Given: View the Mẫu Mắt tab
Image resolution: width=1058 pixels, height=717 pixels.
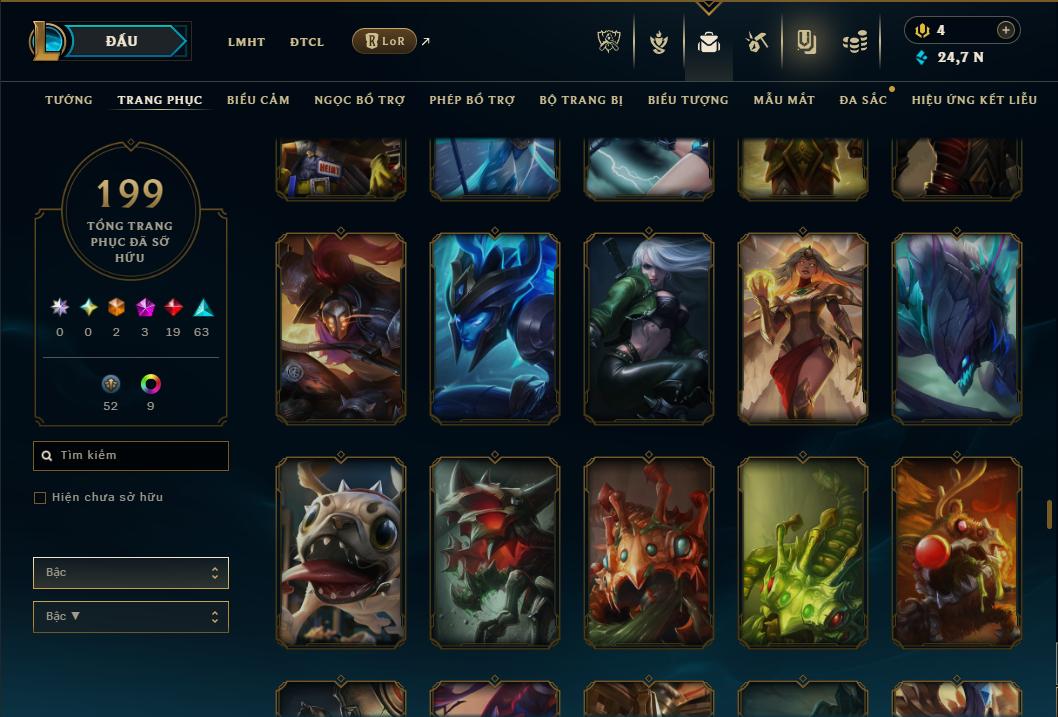Looking at the screenshot, I should click(784, 100).
